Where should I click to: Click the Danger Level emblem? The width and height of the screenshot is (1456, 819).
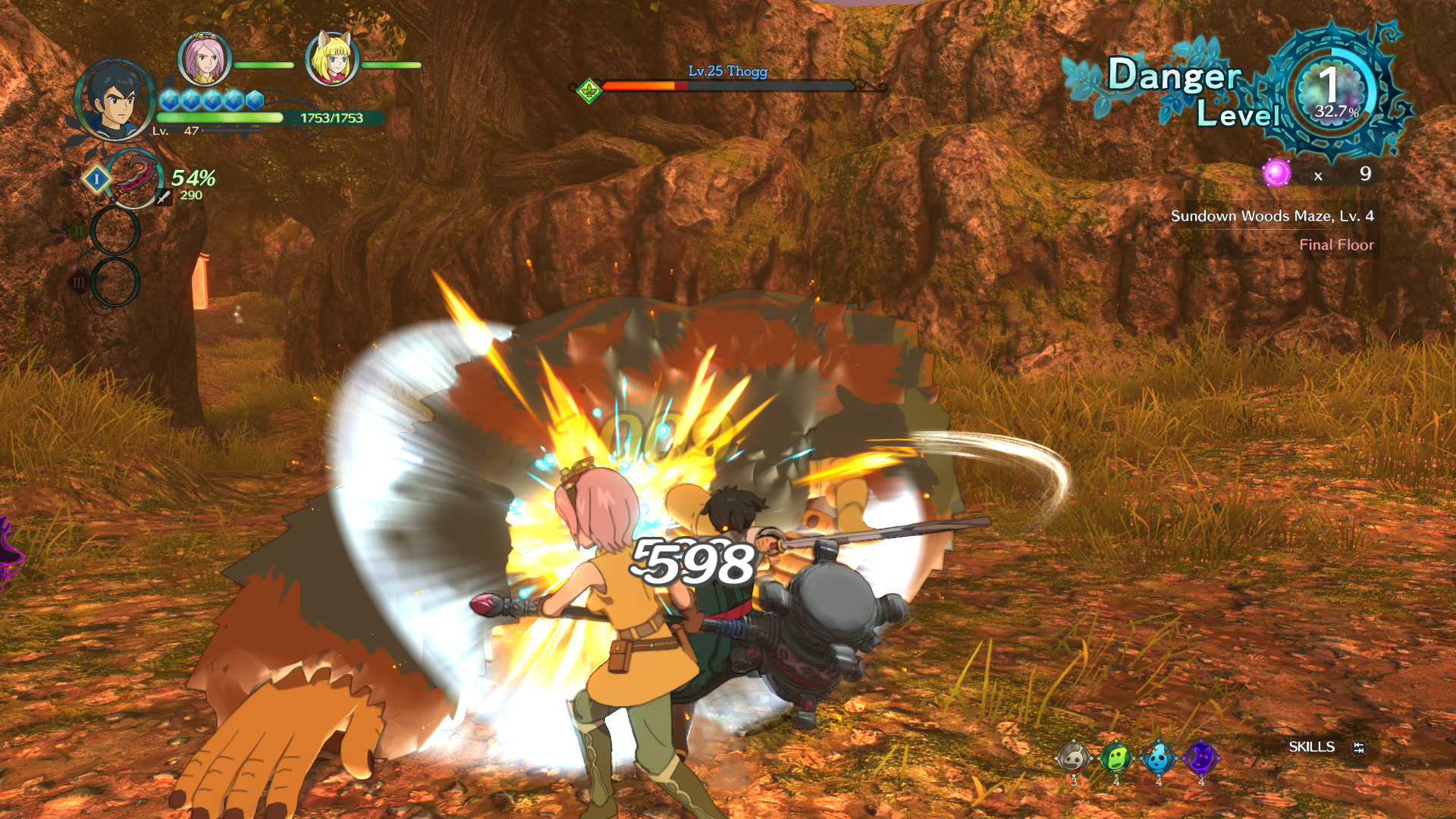1334,93
